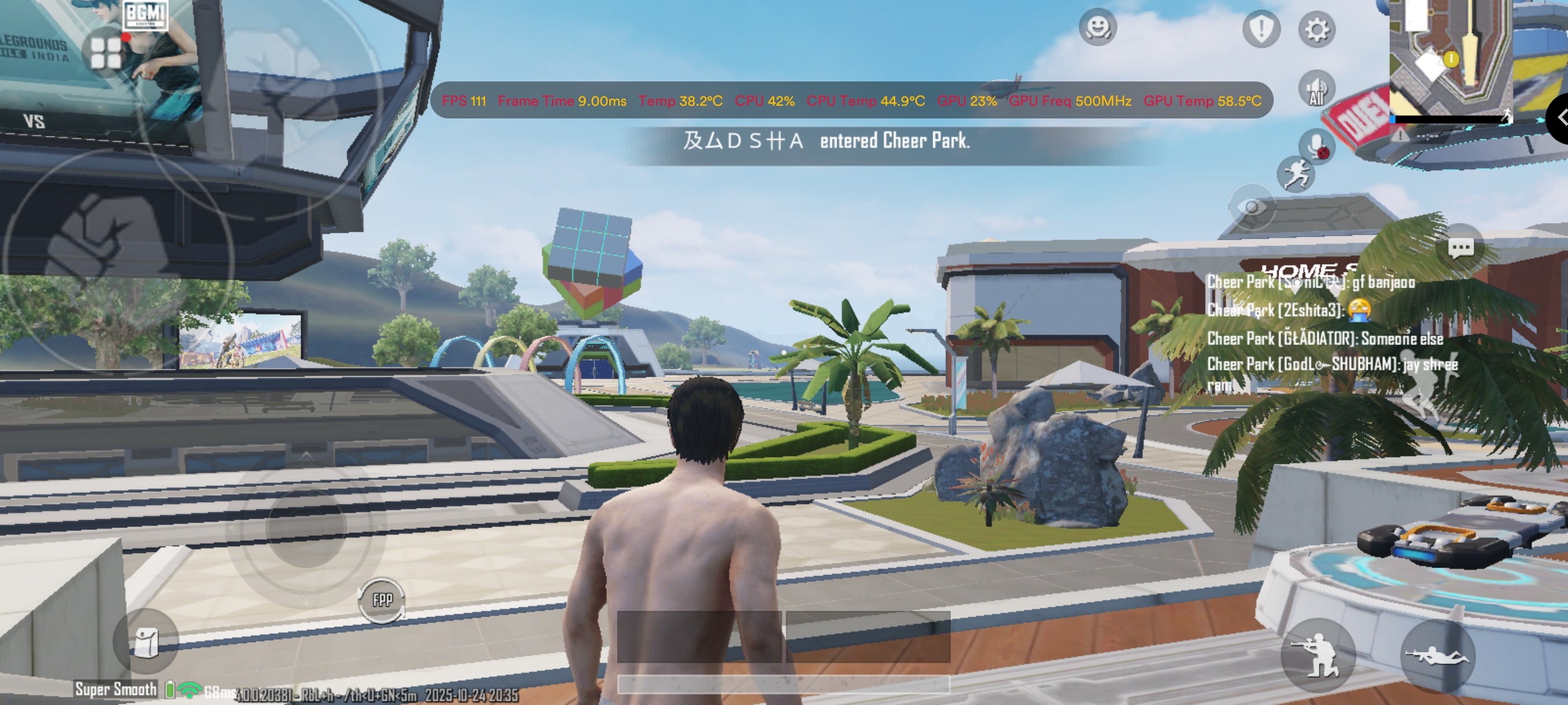Open the gear Settings menu
Screen dimensions: 1568x705
(x=1316, y=29)
